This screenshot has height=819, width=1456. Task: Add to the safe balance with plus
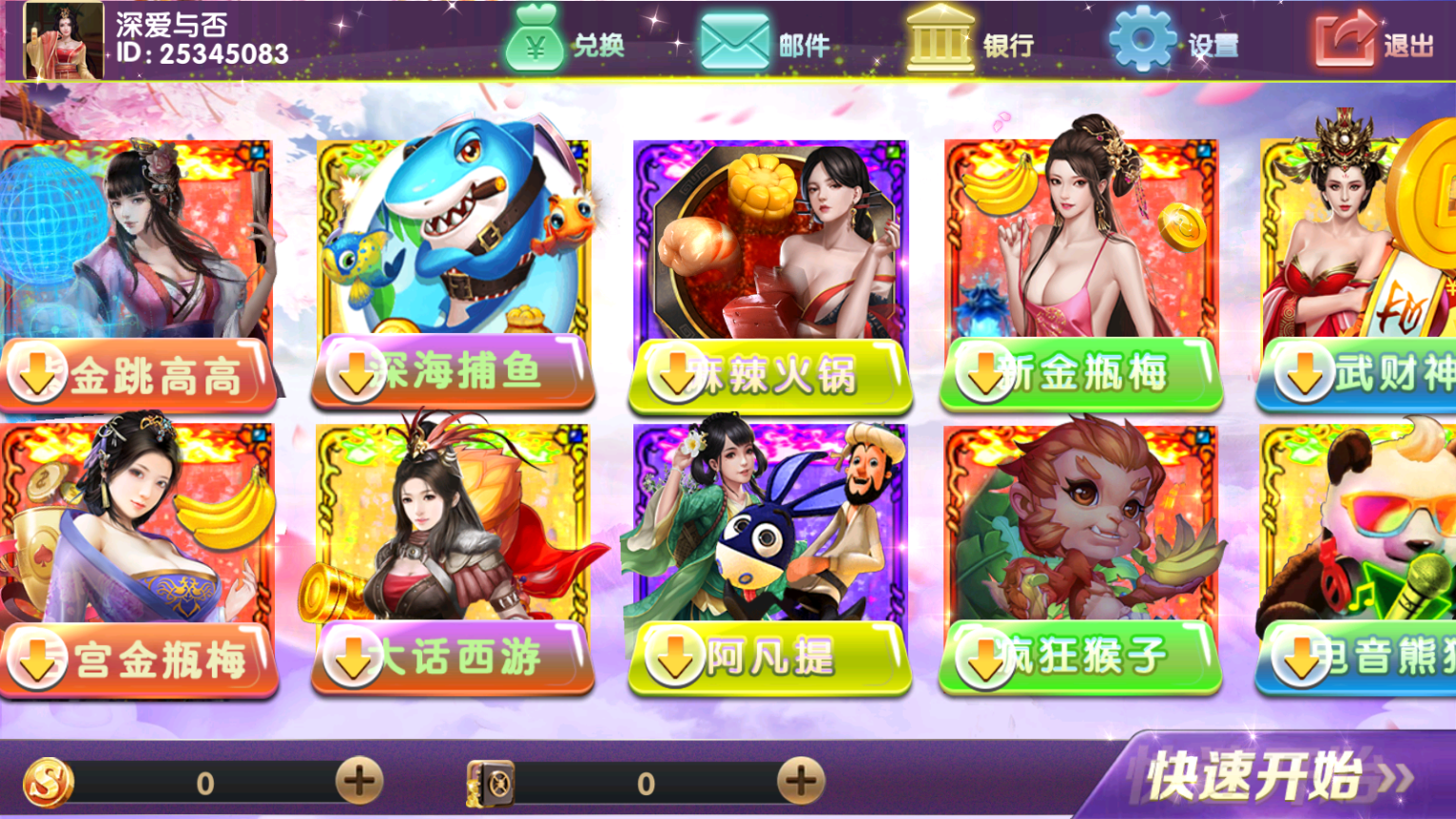click(801, 782)
